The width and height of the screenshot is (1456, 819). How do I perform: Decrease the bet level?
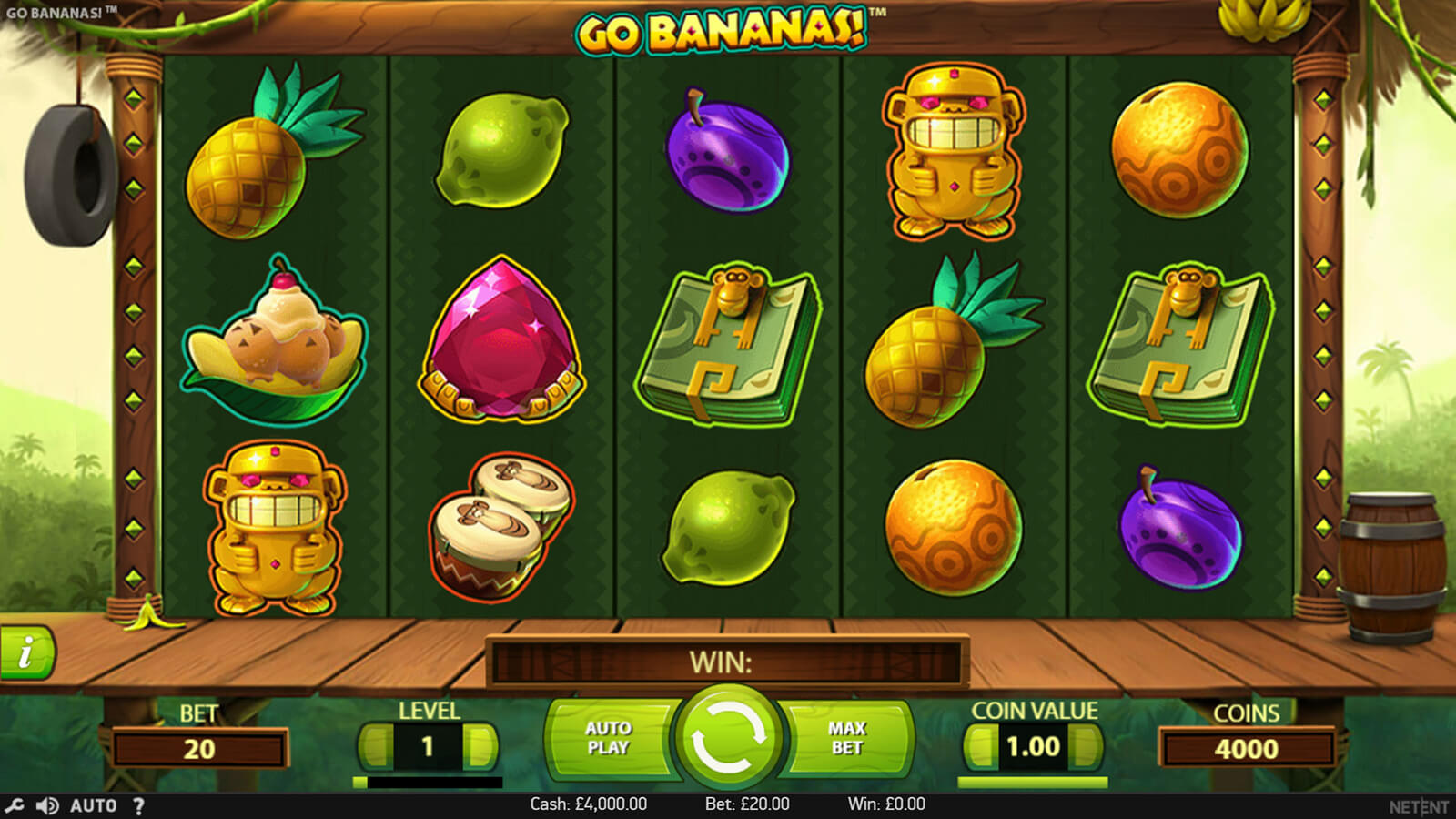(376, 747)
